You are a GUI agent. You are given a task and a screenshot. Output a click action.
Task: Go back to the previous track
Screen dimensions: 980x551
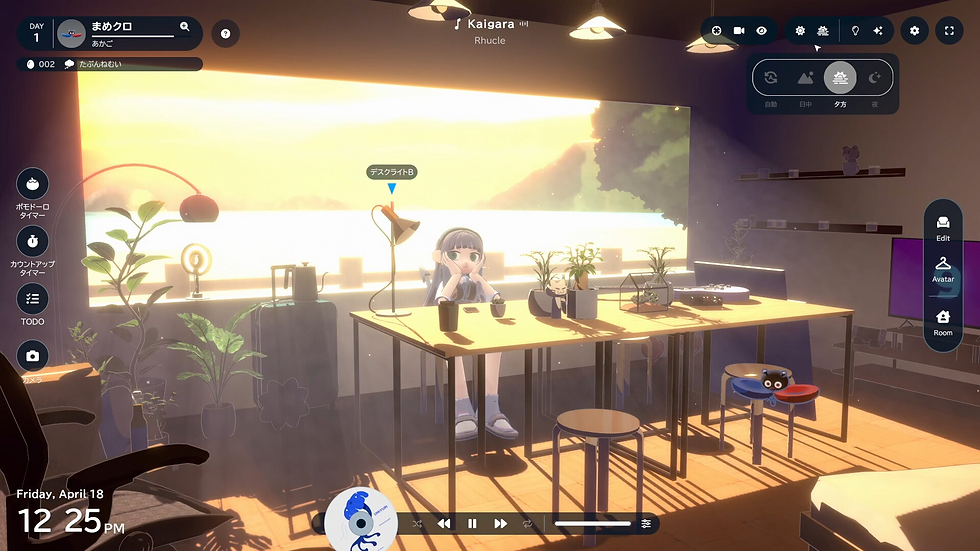pos(444,523)
